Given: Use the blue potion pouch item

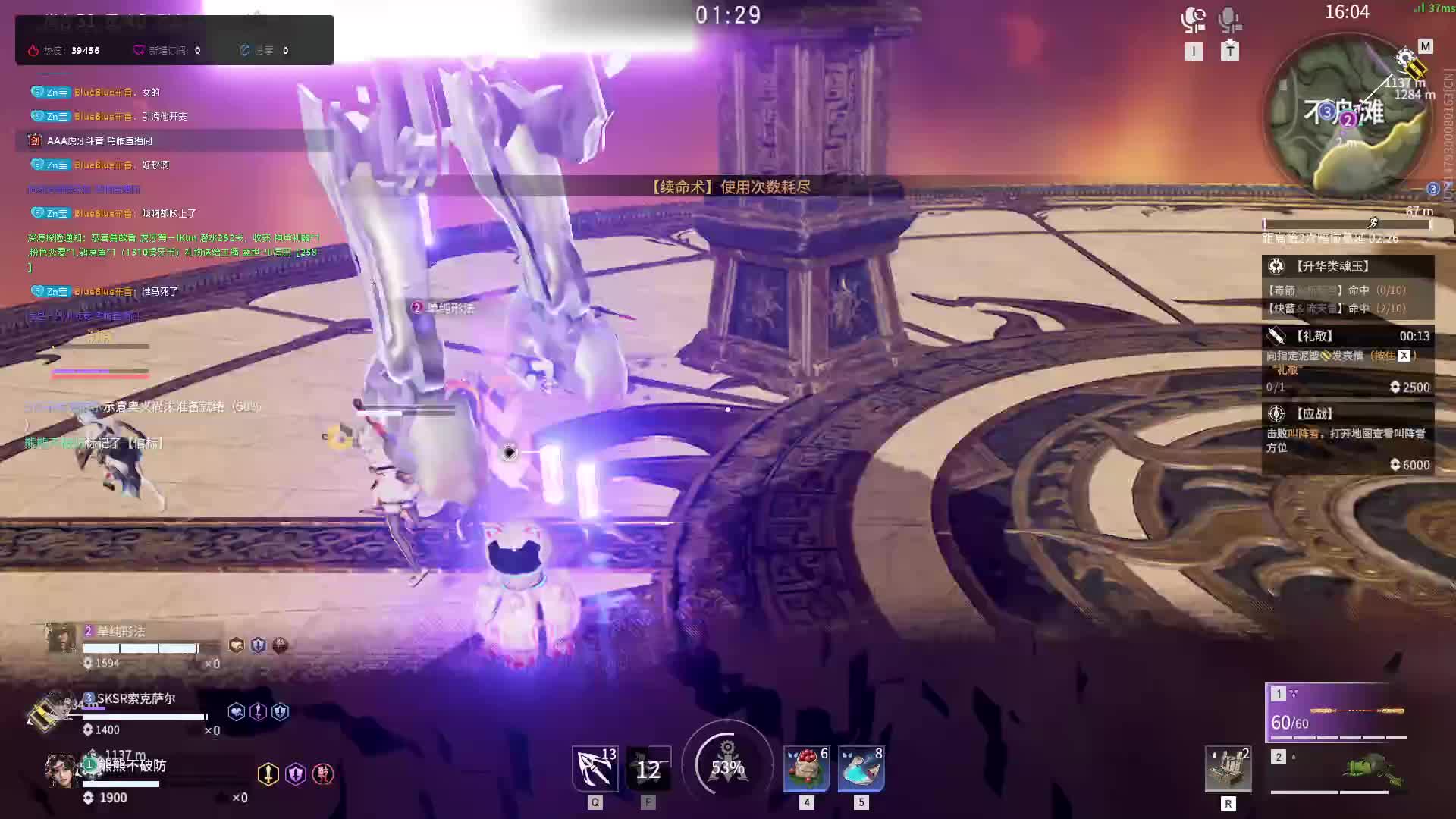Looking at the screenshot, I should (x=861, y=769).
